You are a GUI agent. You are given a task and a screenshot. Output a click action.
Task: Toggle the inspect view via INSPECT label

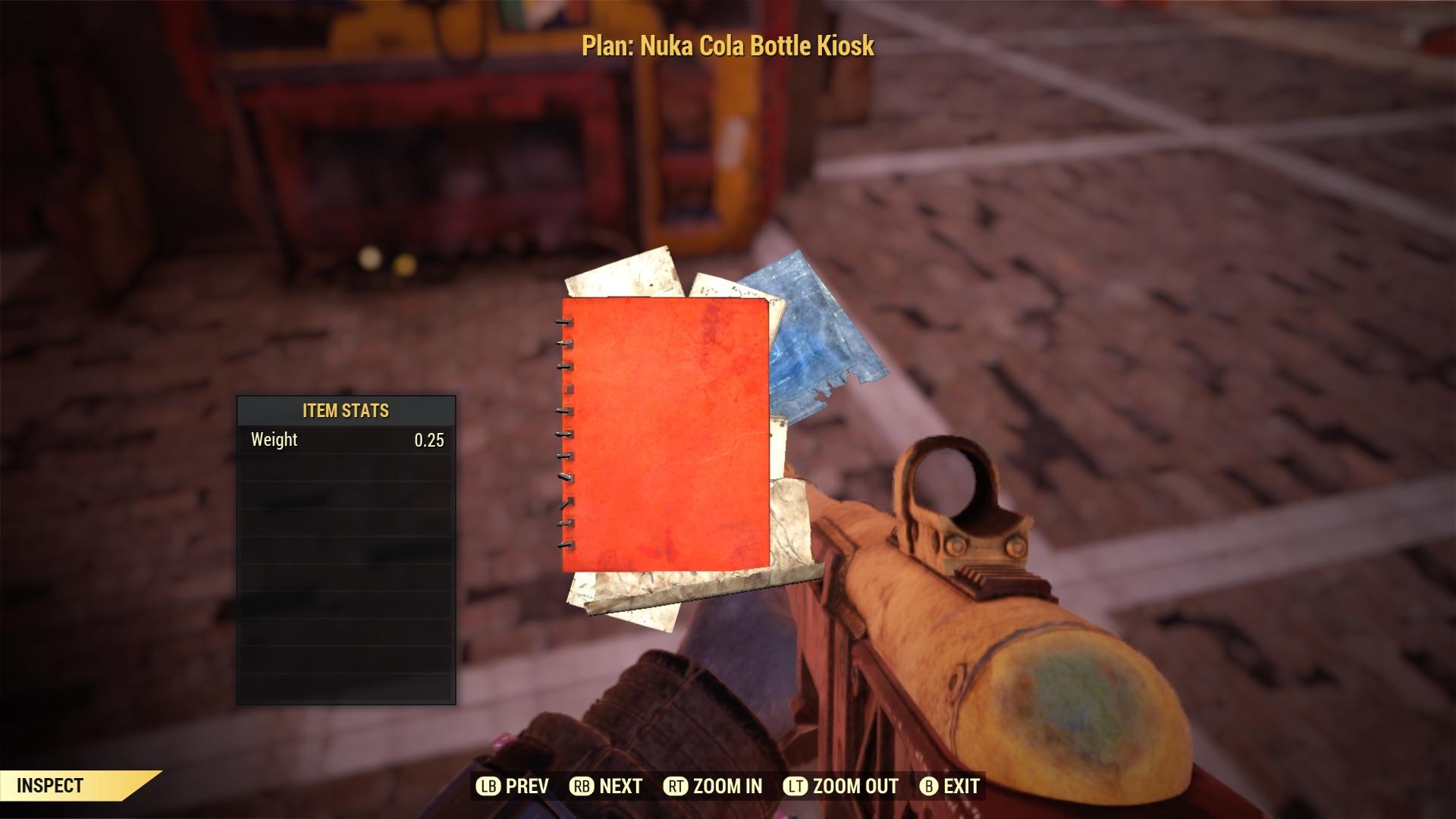[x=49, y=786]
